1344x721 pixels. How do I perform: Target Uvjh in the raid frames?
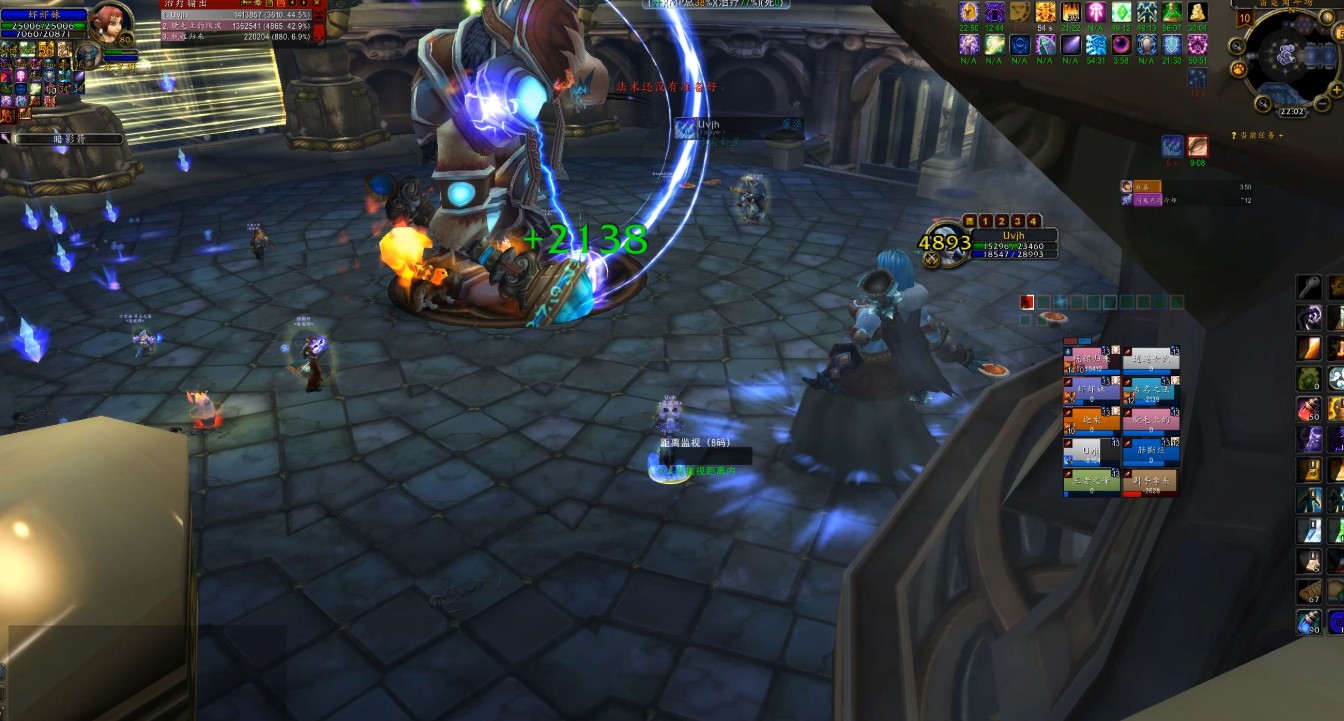pos(1091,449)
